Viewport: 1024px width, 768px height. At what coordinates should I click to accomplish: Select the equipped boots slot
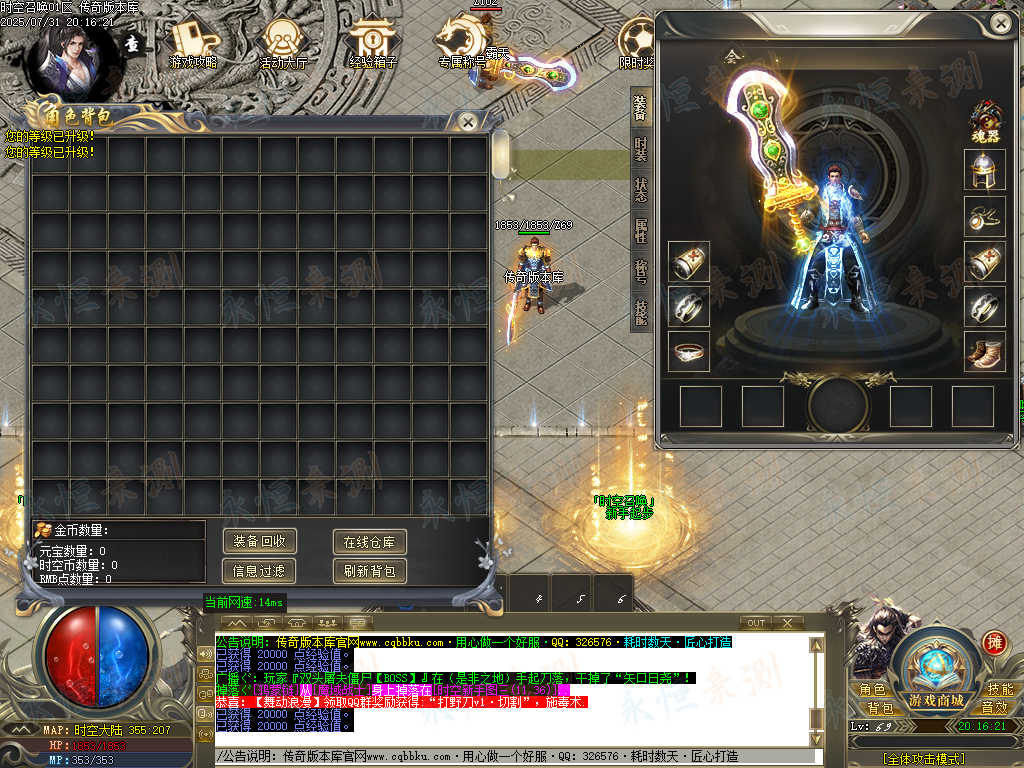click(x=984, y=352)
